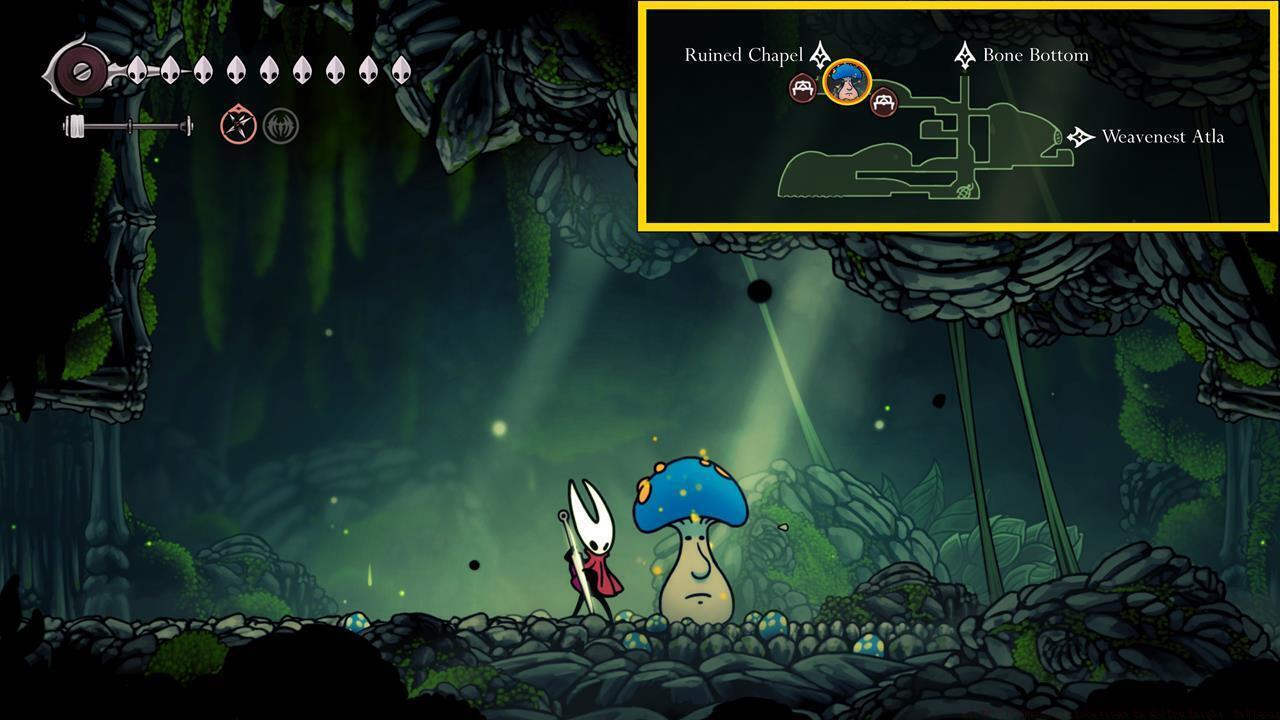
Task: Select the Ruined Chapel label
Action: [742, 55]
